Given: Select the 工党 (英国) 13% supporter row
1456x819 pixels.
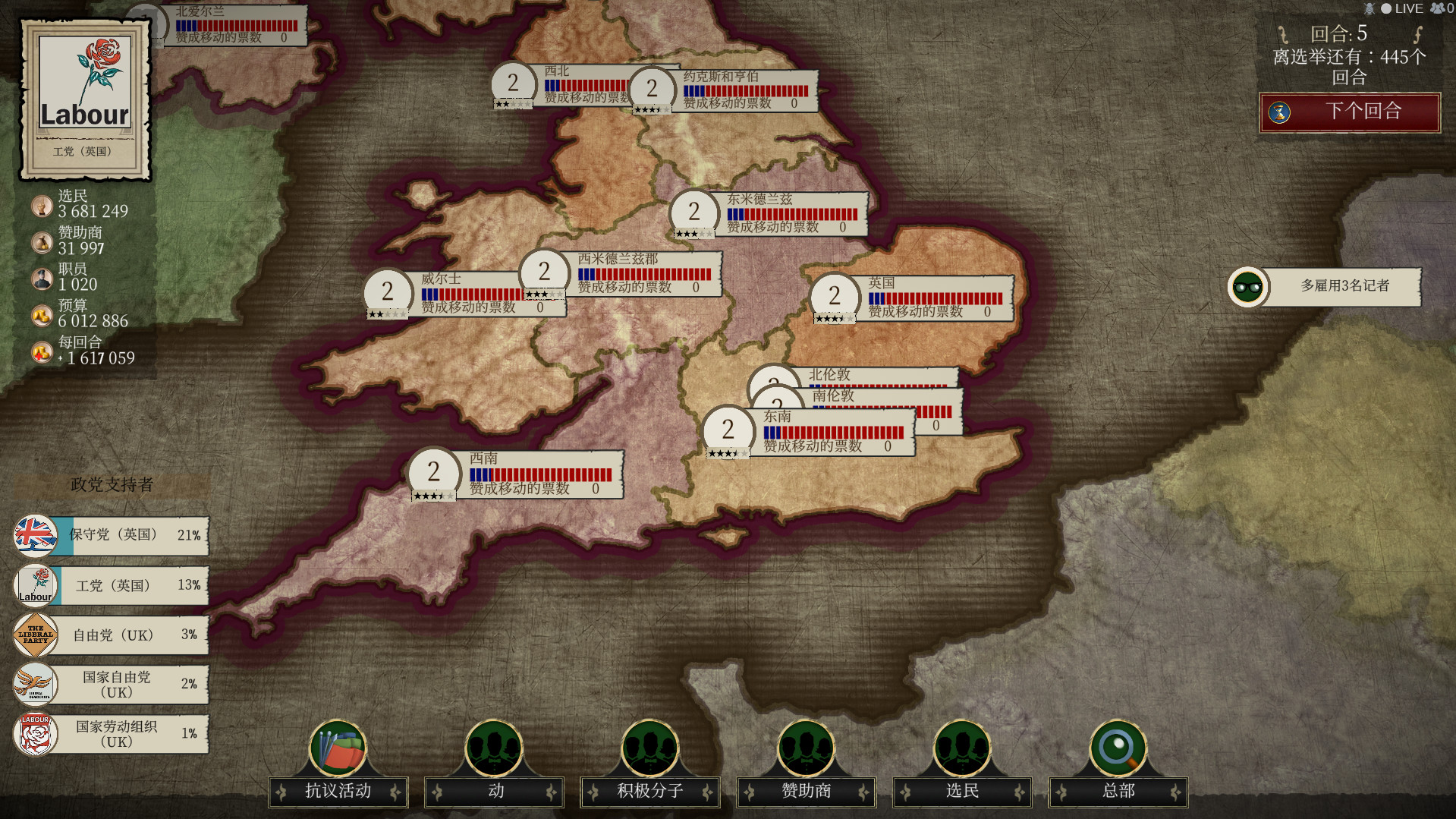Looking at the screenshot, I should (x=112, y=585).
